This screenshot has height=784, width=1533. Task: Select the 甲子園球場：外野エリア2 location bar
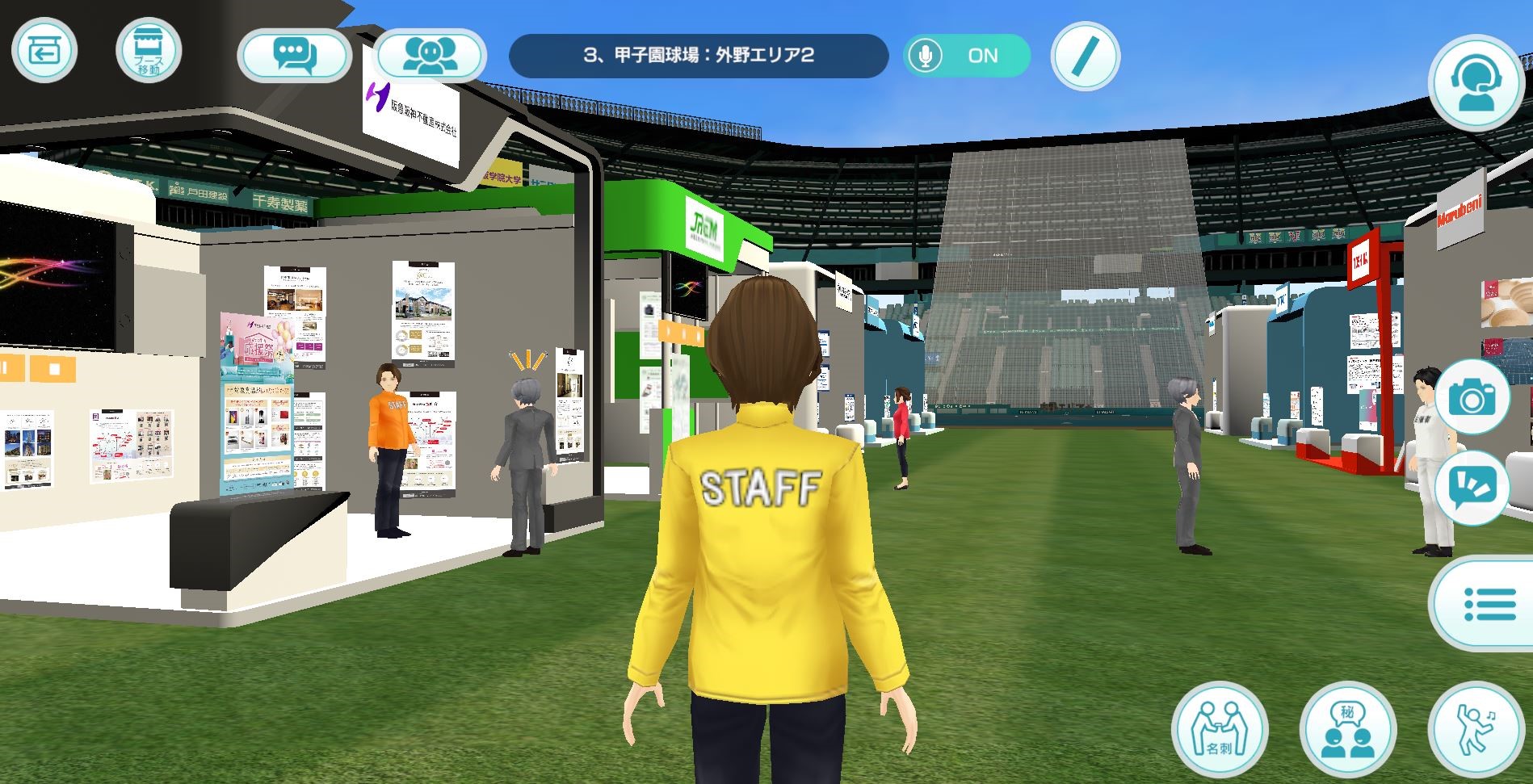(698, 55)
